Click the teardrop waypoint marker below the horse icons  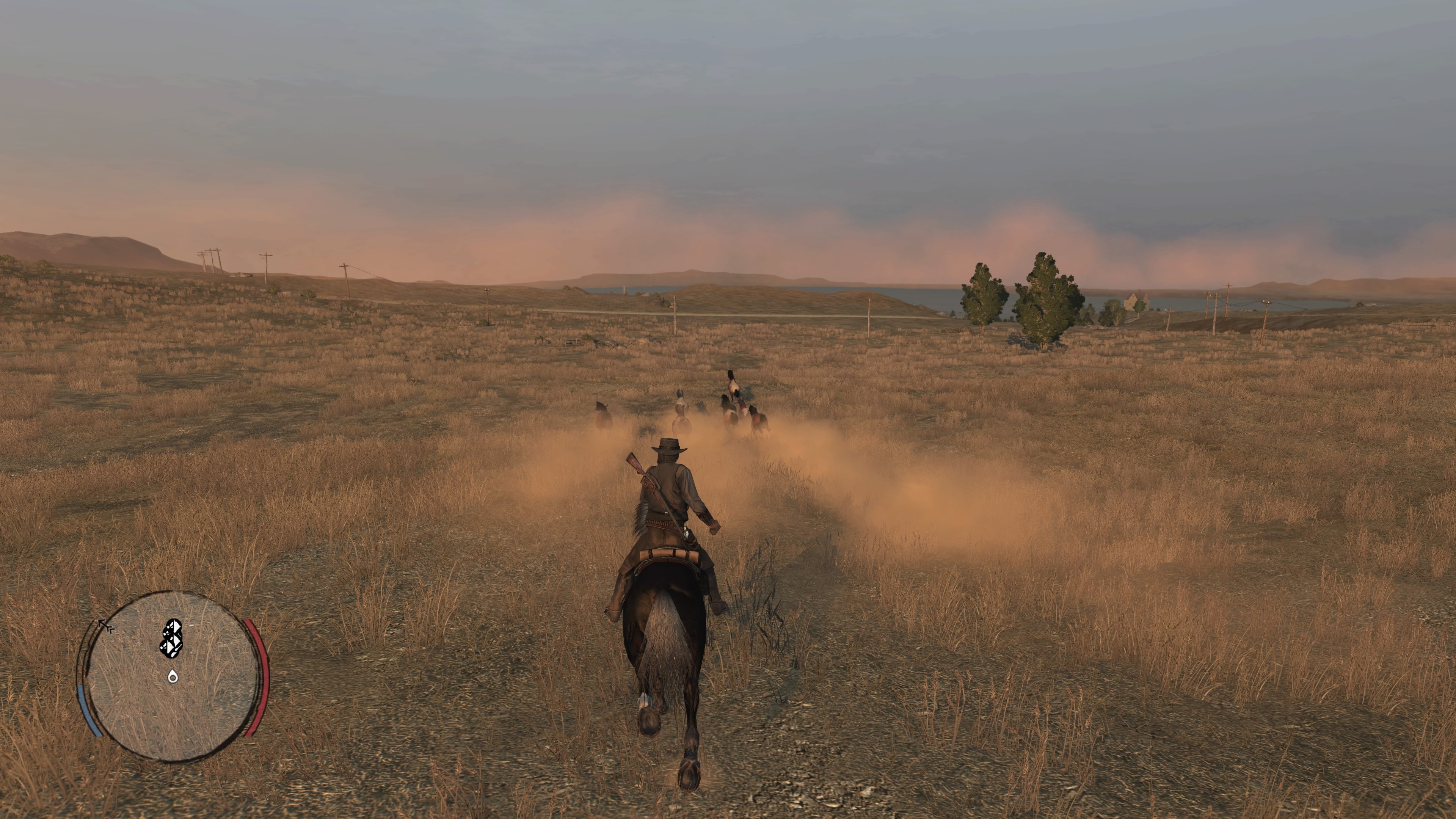173,677
